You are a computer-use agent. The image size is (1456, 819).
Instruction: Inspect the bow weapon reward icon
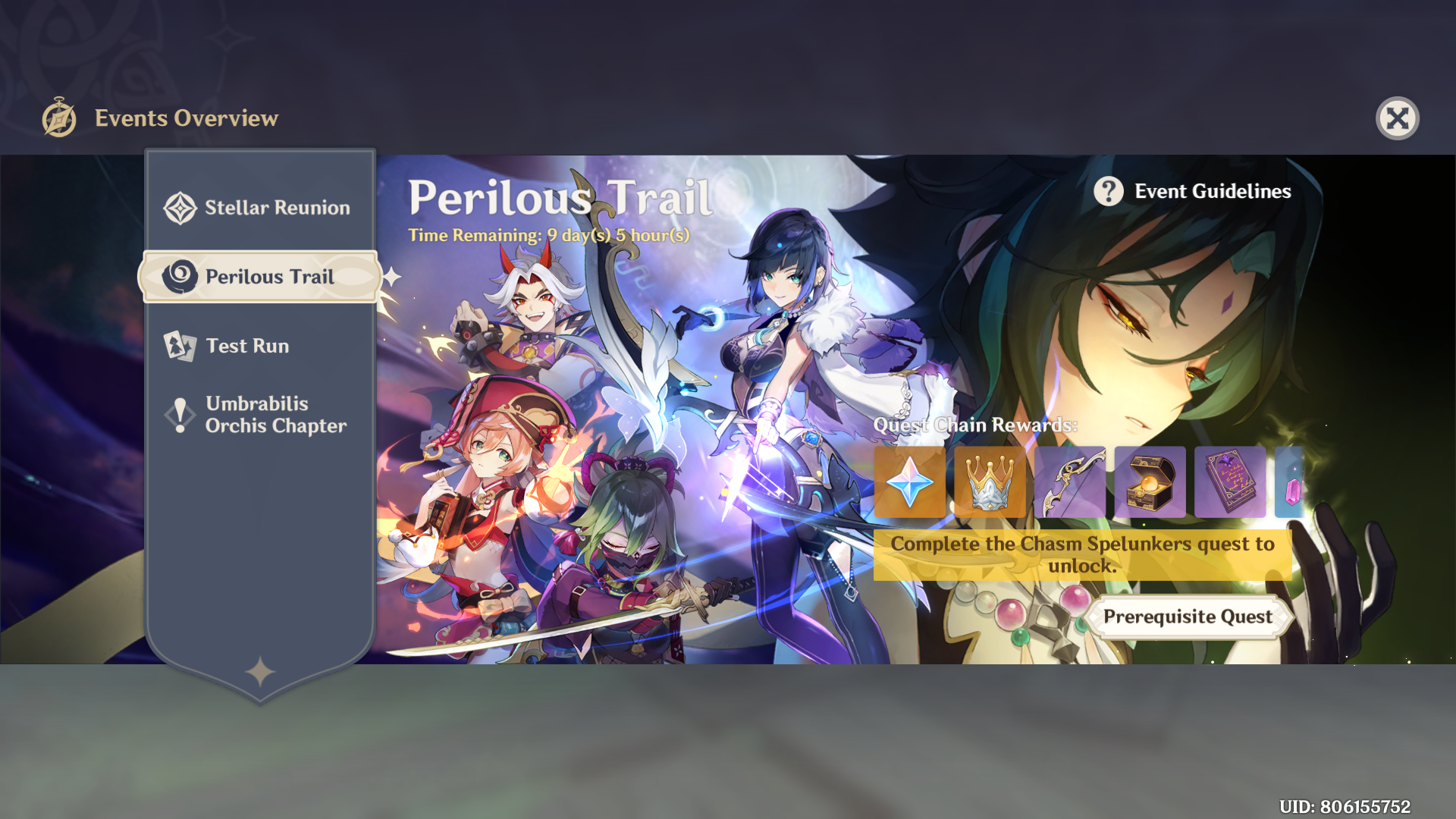point(1070,482)
